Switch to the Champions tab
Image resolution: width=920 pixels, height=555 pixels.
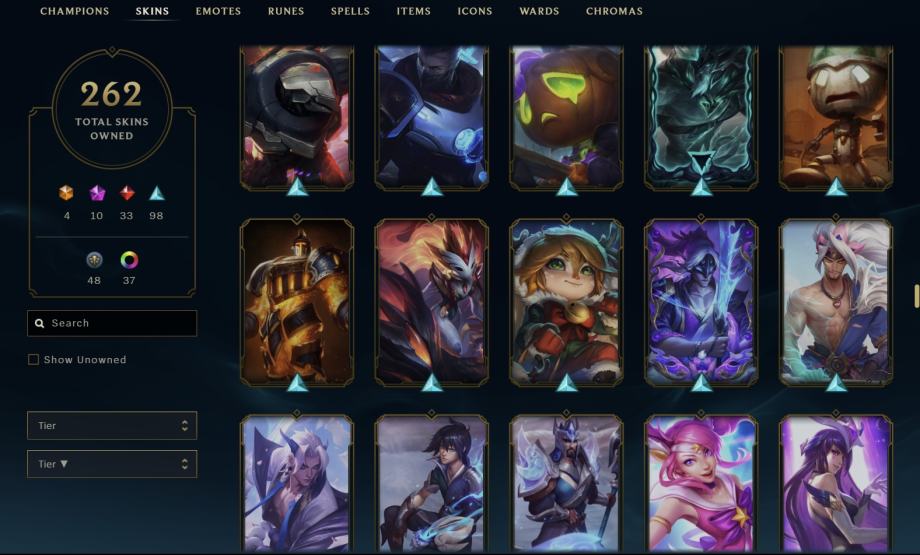coord(74,12)
